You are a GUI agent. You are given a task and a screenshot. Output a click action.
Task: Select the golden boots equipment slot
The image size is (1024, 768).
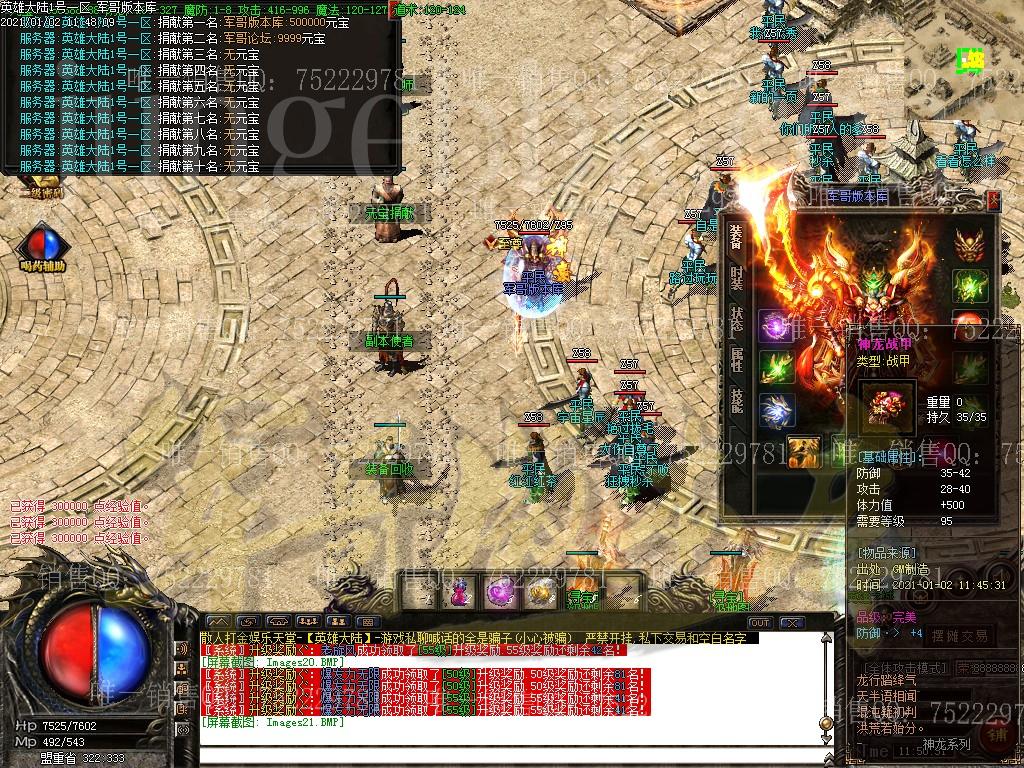pyautogui.click(x=803, y=452)
